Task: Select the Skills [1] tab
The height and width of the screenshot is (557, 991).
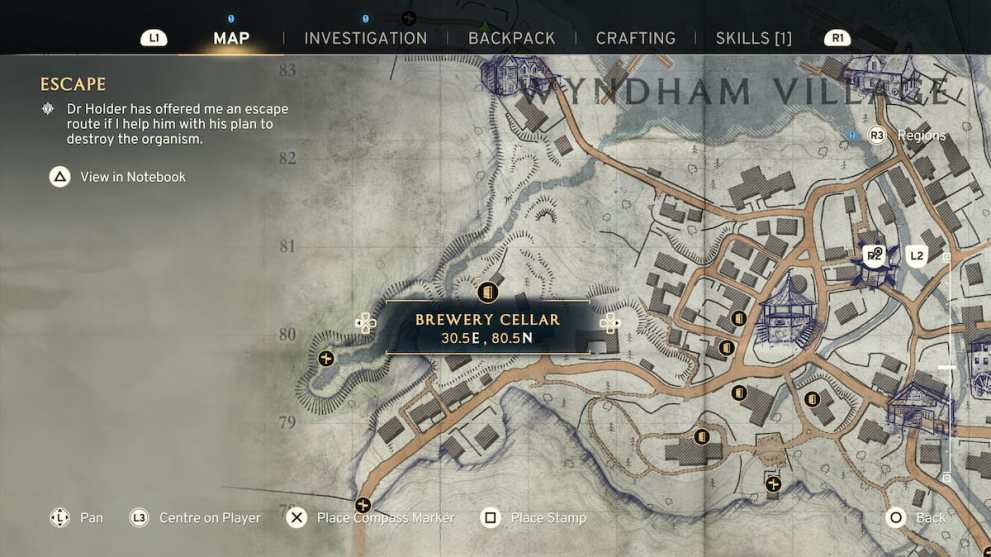Action: [753, 38]
